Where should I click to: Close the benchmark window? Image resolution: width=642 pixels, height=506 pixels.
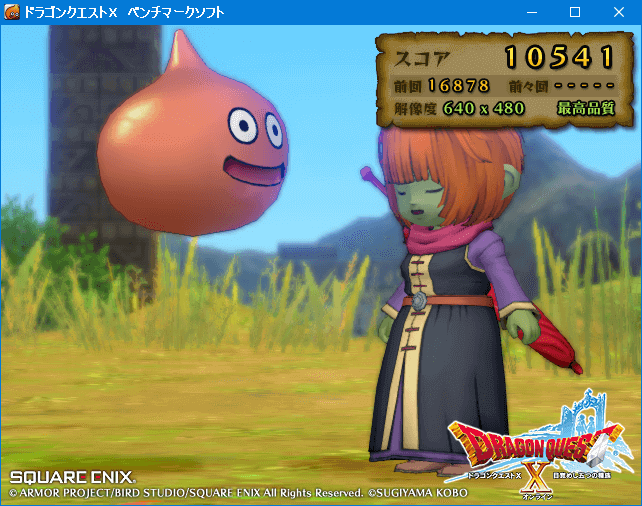coord(618,13)
